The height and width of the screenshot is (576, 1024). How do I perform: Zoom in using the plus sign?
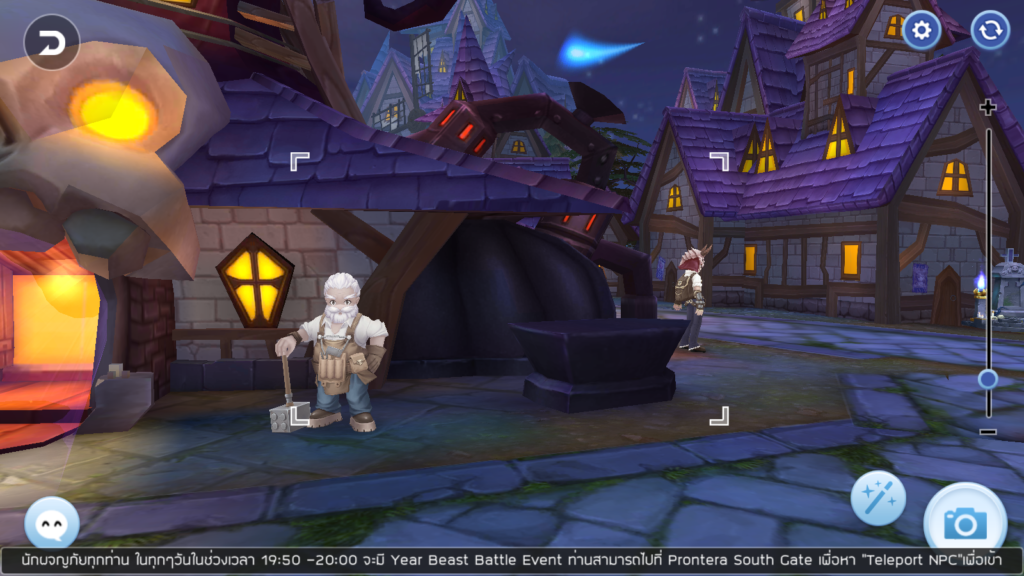tap(988, 108)
